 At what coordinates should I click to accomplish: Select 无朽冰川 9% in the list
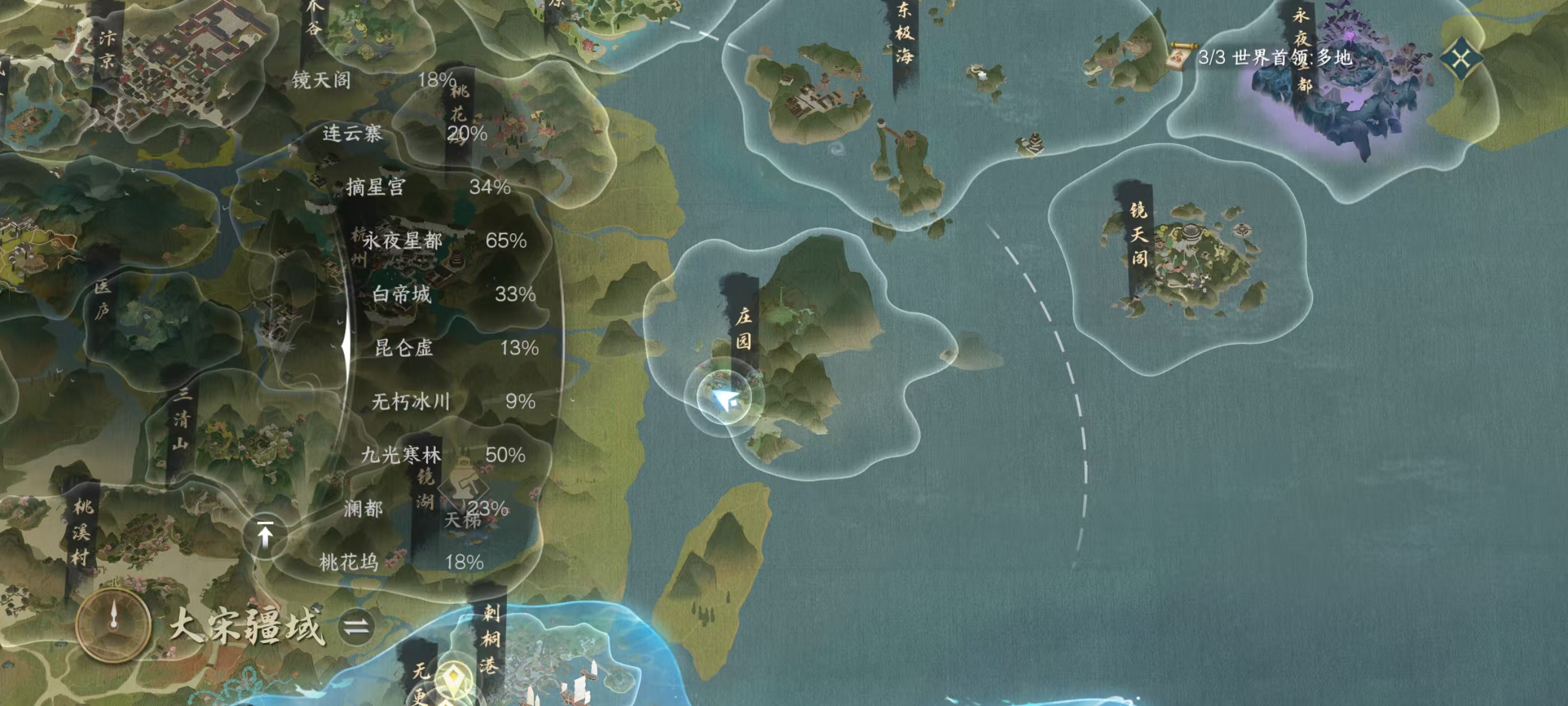[x=454, y=401]
